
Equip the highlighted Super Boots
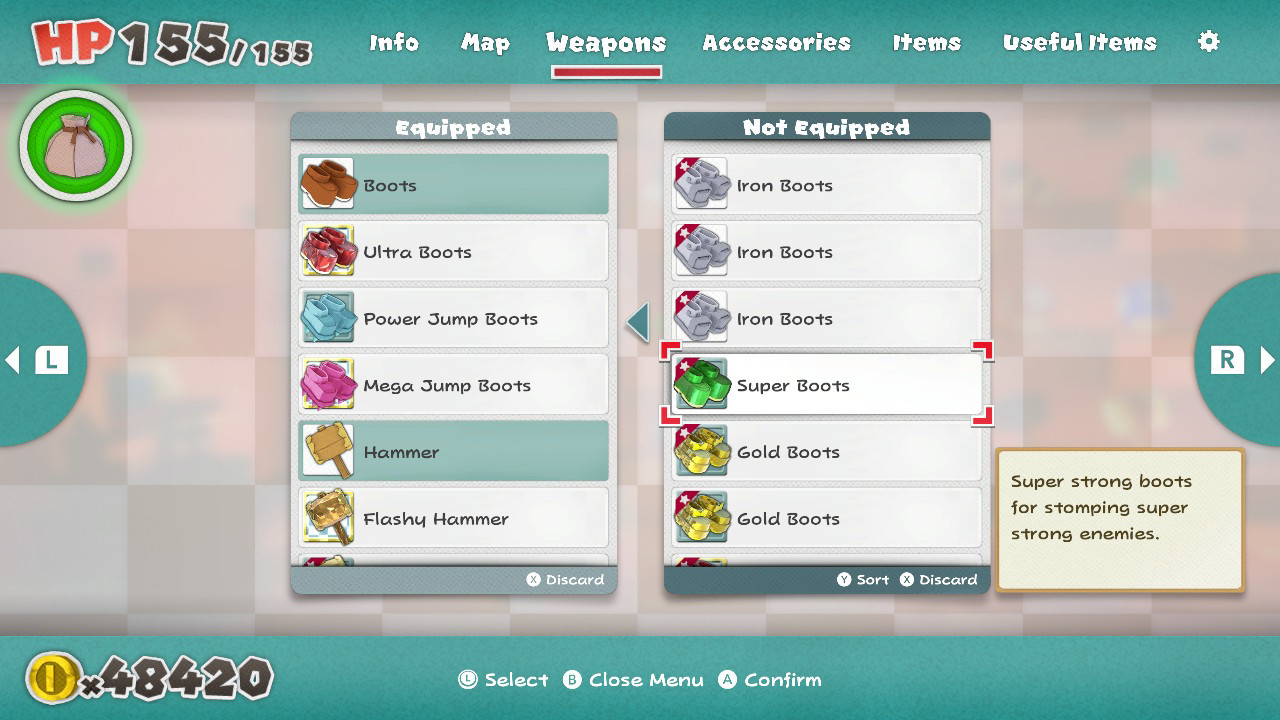click(x=826, y=384)
